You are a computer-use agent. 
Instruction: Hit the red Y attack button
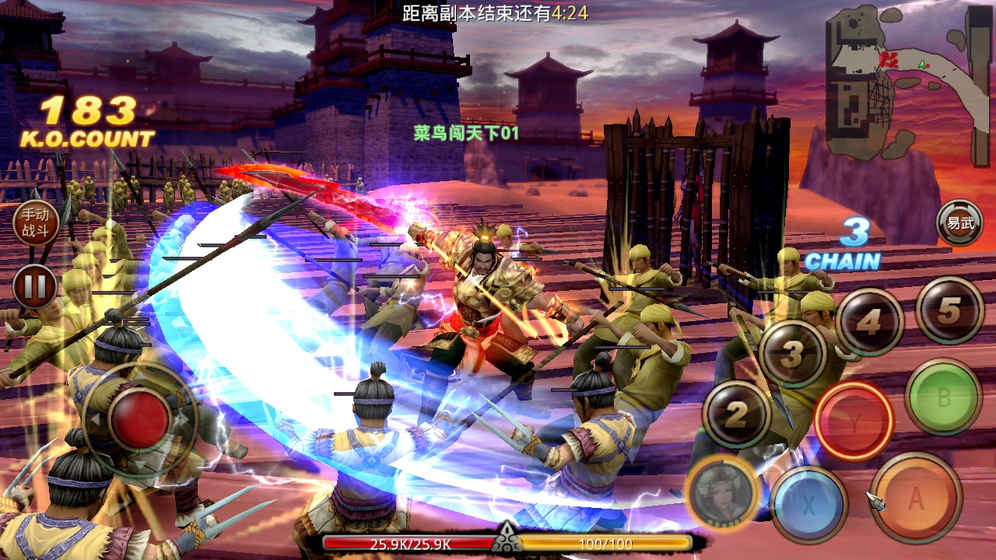pyautogui.click(x=852, y=421)
